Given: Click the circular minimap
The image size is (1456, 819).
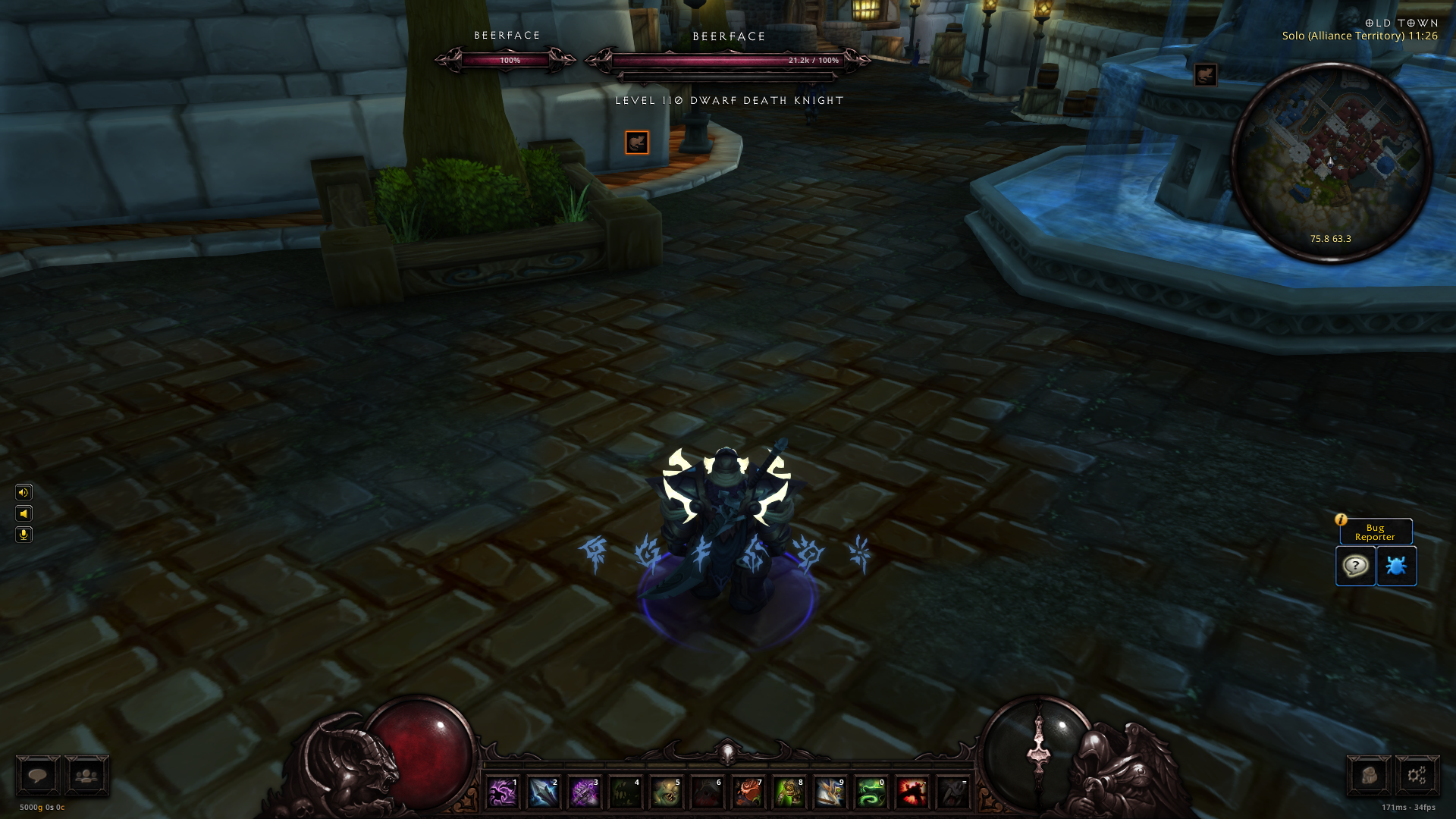Looking at the screenshot, I should point(1331,163).
